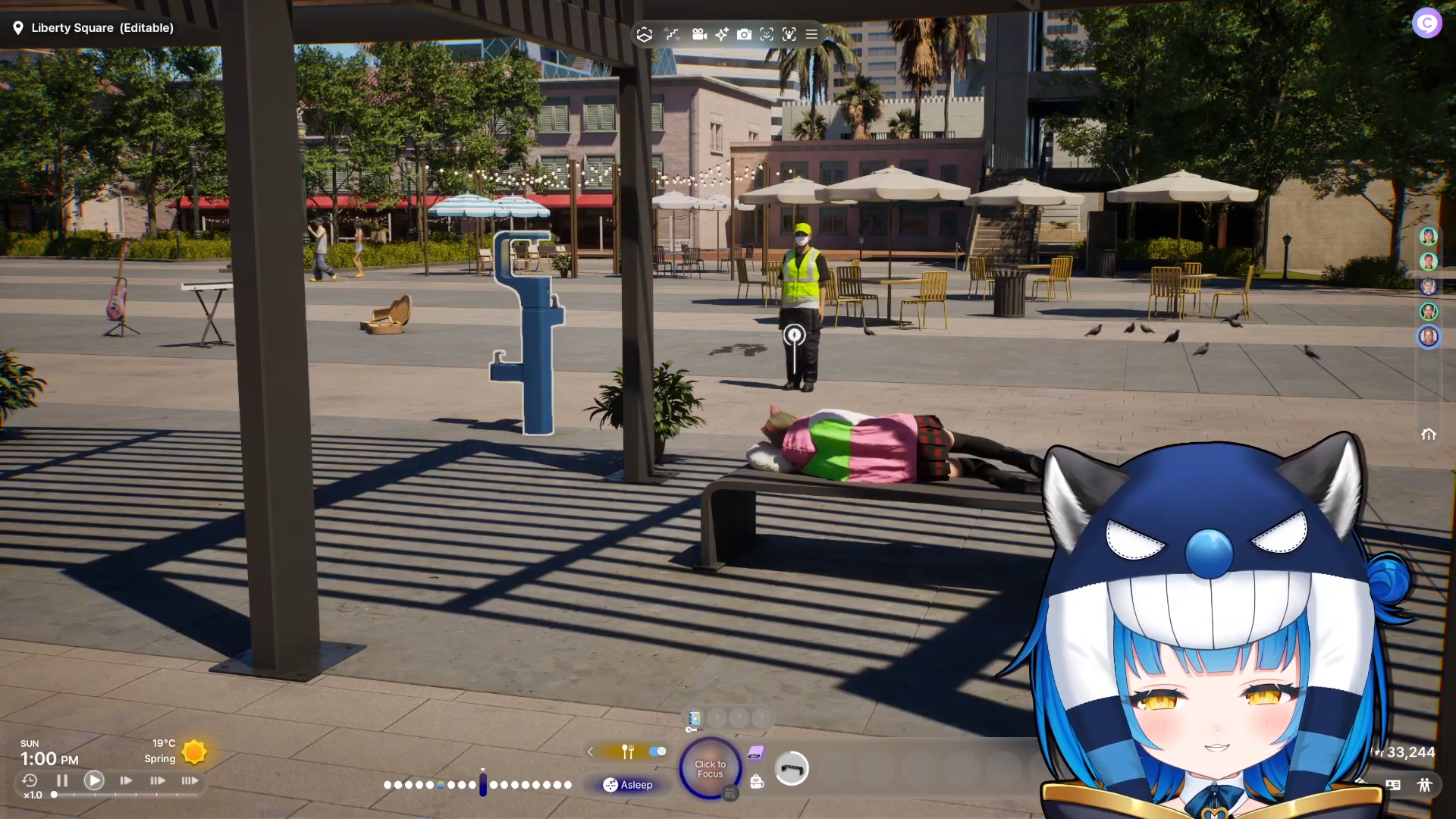Click the portrait labeled Click to Focus

pyautogui.click(x=710, y=769)
